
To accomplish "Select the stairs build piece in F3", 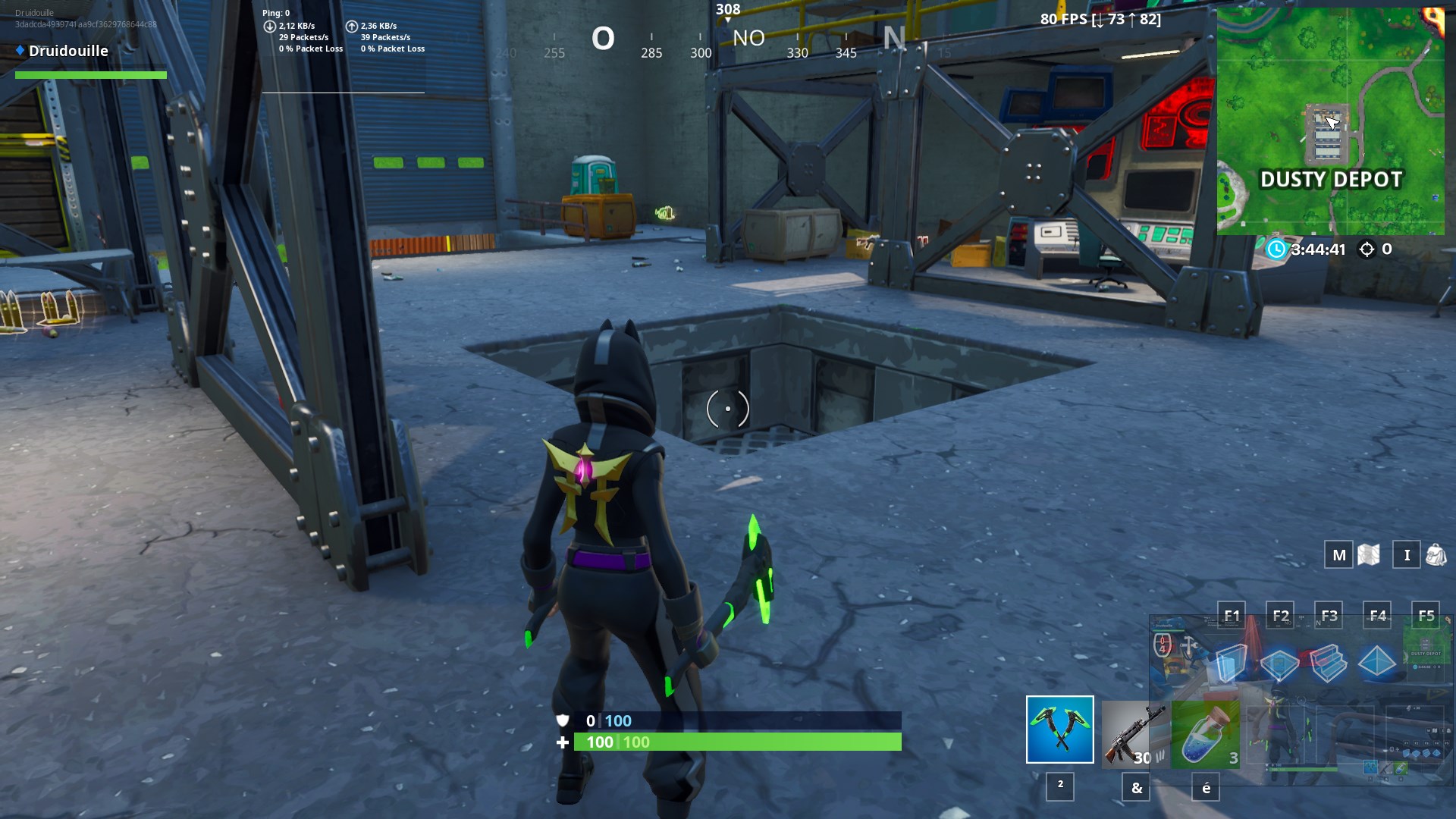I will coord(1329,664).
